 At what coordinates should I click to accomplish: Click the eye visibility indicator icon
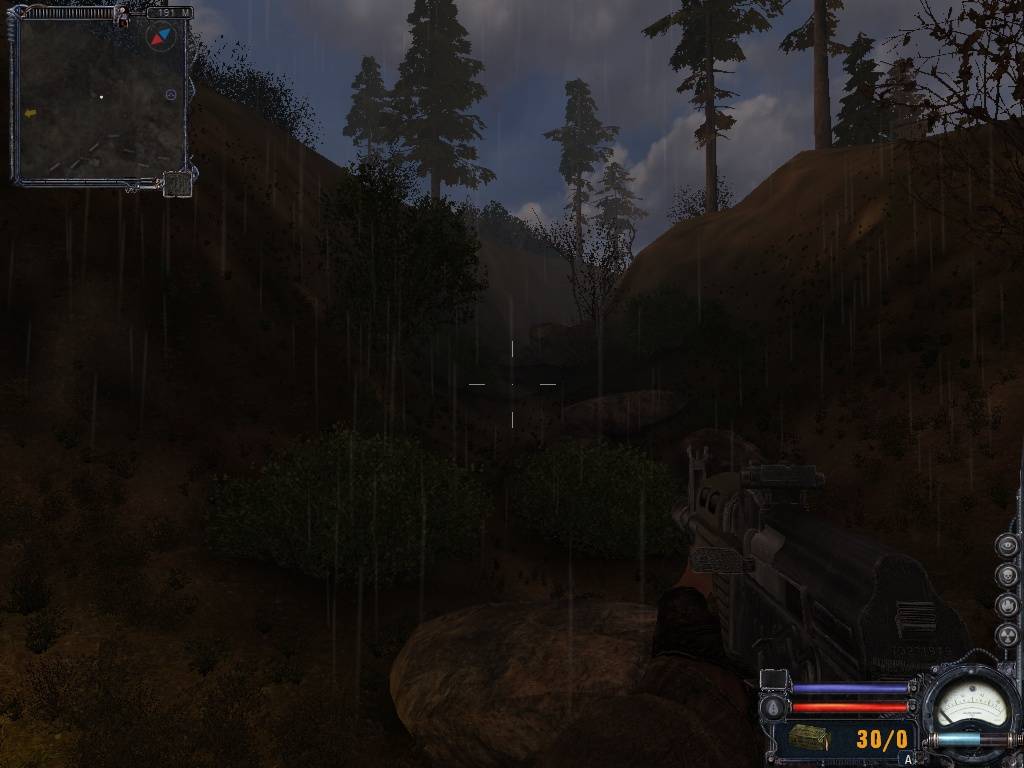pos(1007,546)
